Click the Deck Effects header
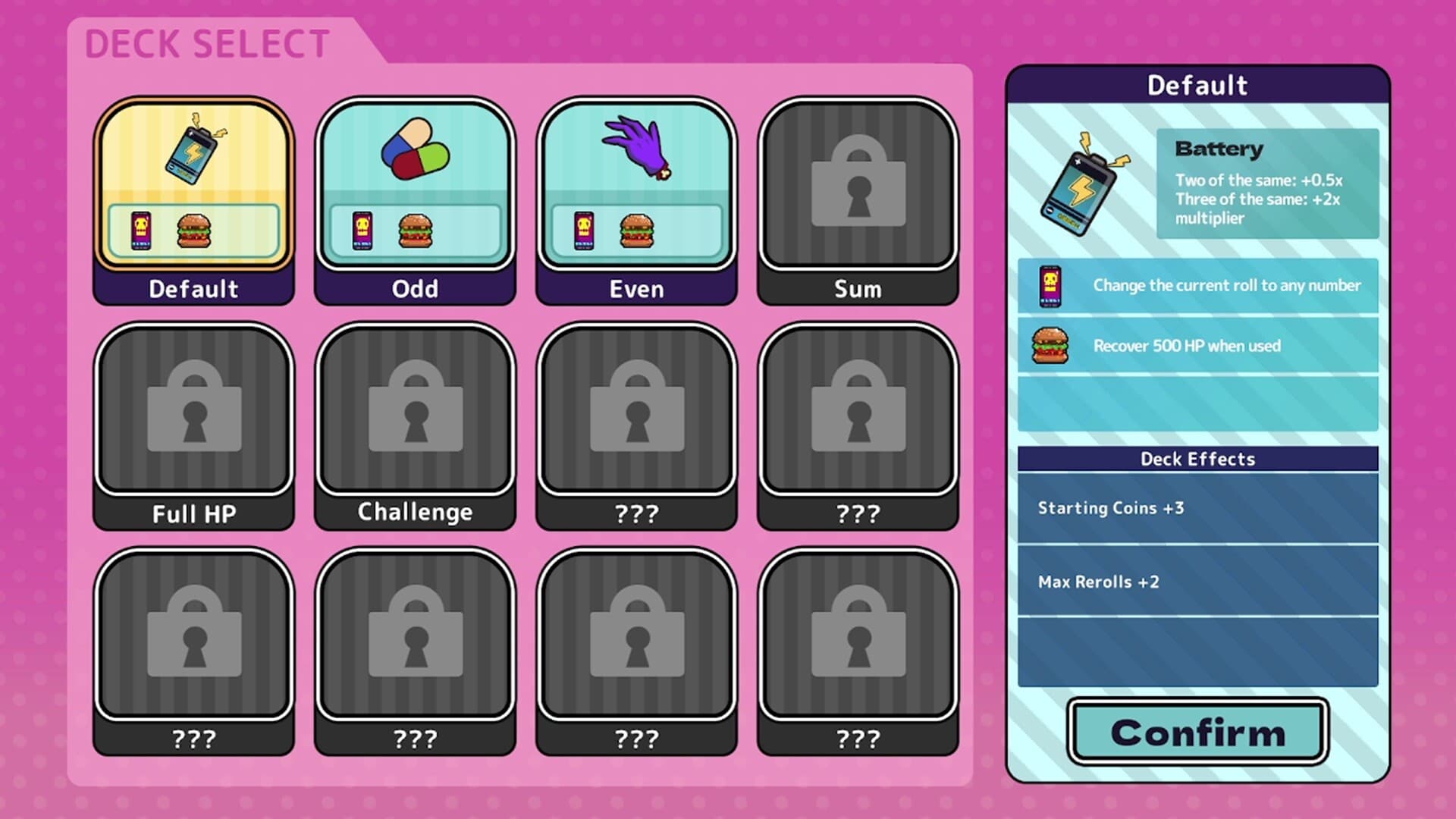The width and height of the screenshot is (1456, 819). coord(1197,459)
